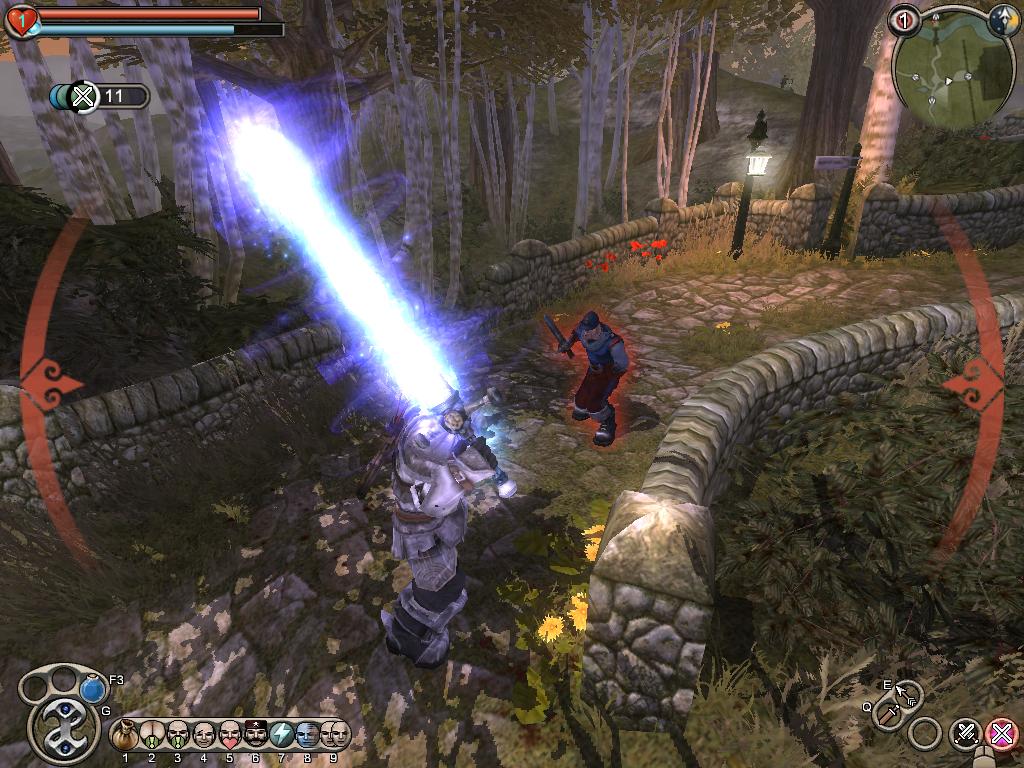Activate the lightning bolt spell in slot 7
The height and width of the screenshot is (768, 1024).
pos(282,735)
